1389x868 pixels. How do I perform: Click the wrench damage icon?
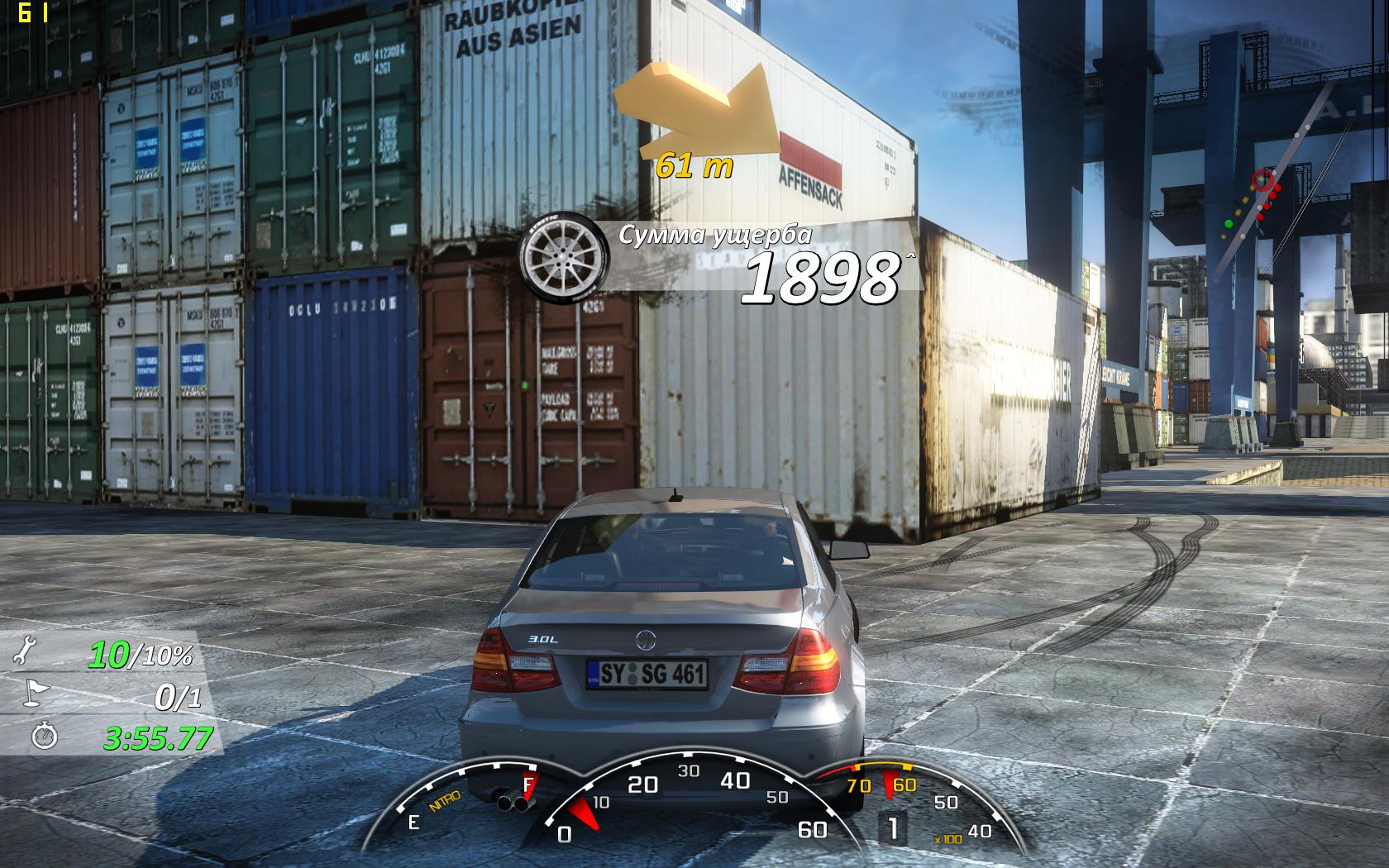tap(25, 653)
